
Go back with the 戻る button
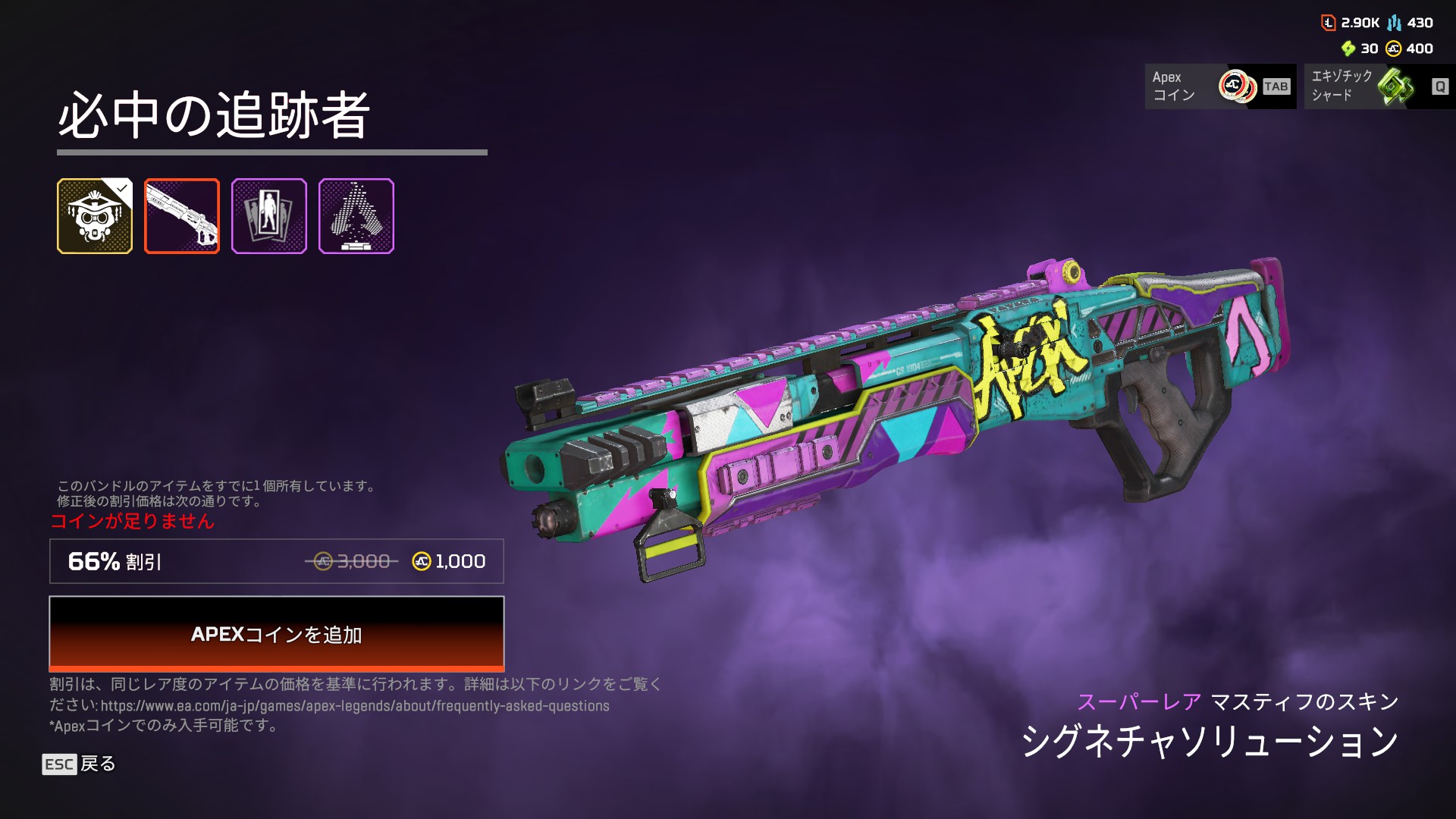(x=80, y=764)
